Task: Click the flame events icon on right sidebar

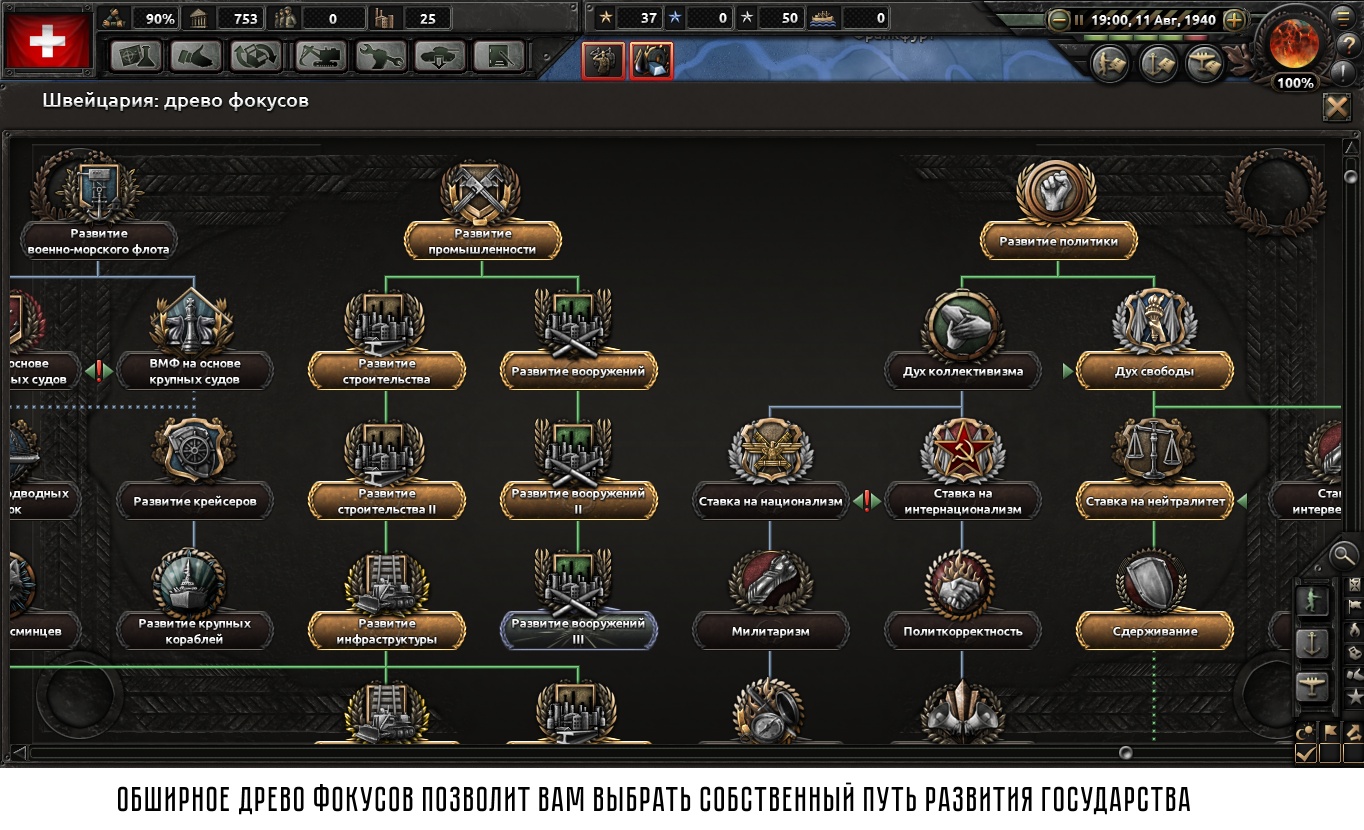Action: tap(1353, 630)
